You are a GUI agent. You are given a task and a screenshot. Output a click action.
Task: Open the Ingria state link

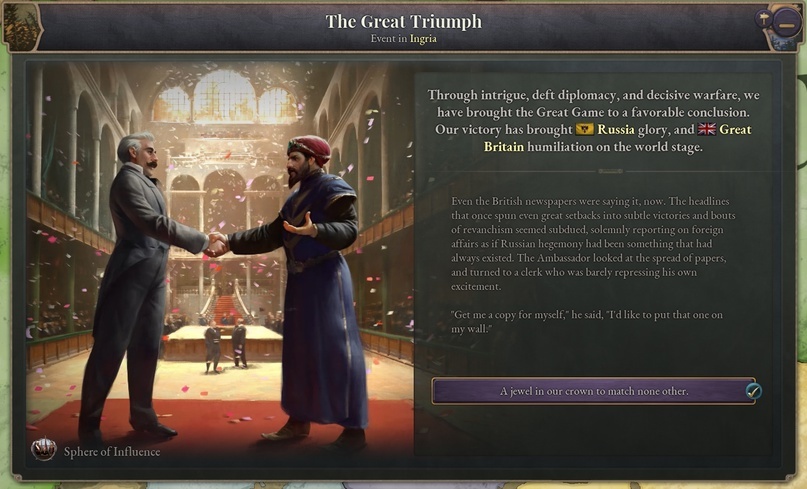point(423,39)
